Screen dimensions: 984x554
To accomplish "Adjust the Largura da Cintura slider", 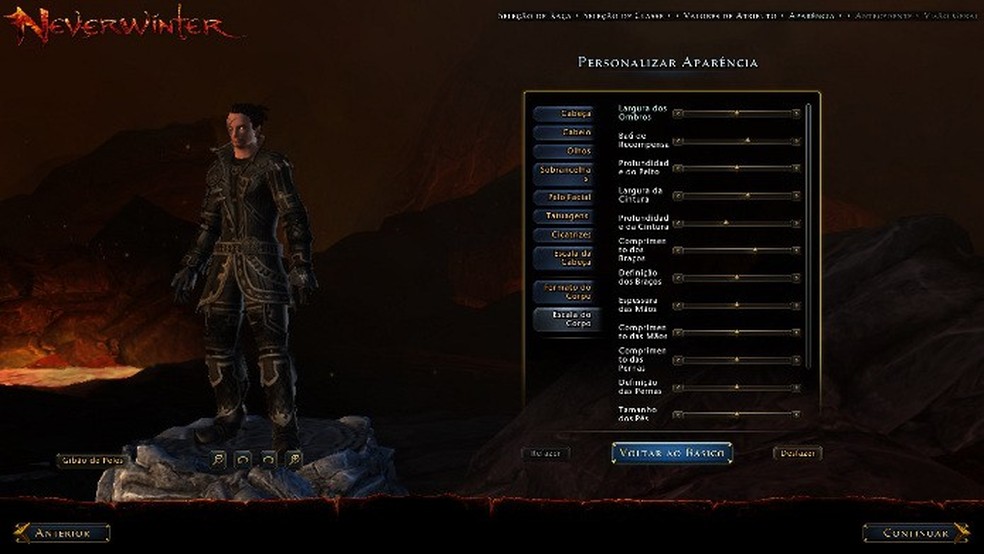I will tap(748, 195).
